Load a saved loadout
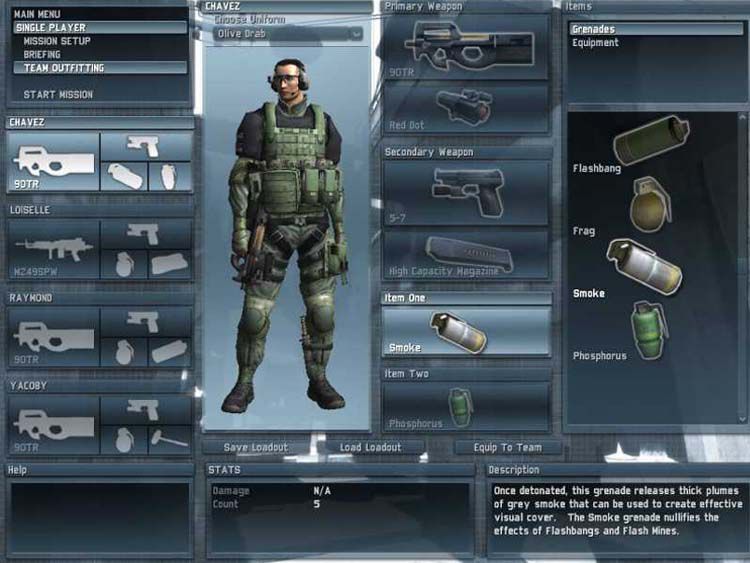 [370, 447]
